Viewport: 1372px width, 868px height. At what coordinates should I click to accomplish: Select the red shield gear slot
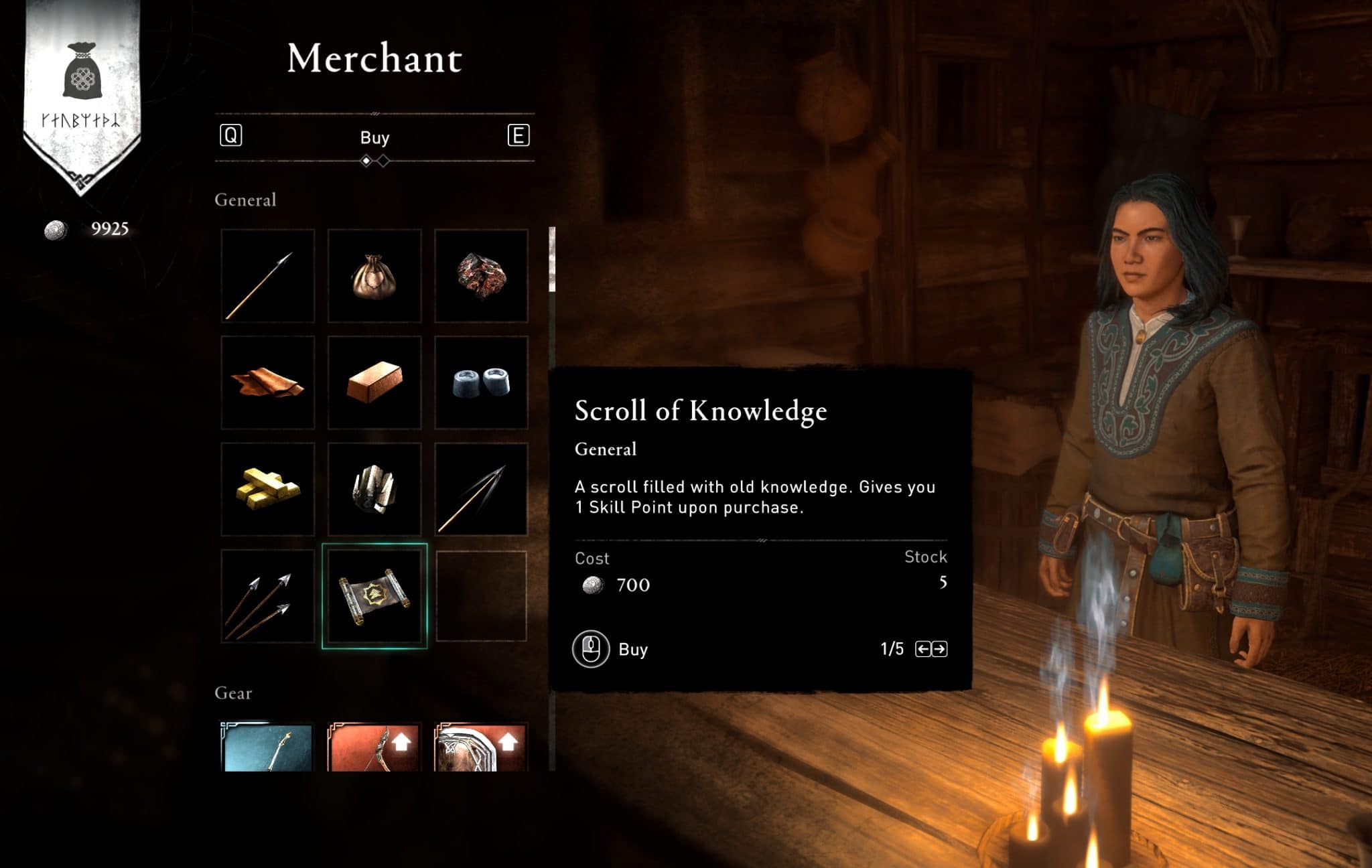pyautogui.click(x=481, y=747)
